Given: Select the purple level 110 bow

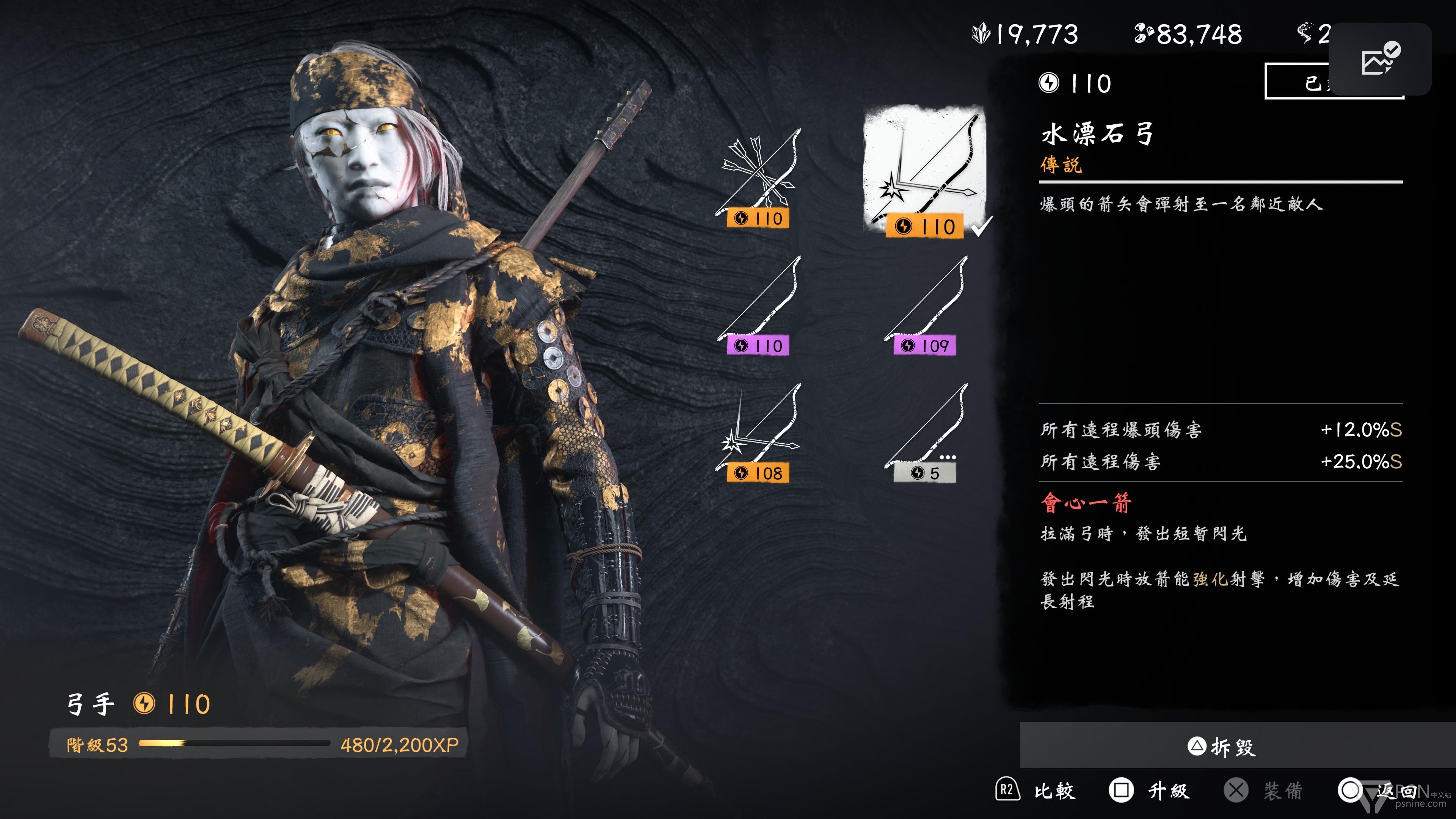Looking at the screenshot, I should [x=758, y=306].
